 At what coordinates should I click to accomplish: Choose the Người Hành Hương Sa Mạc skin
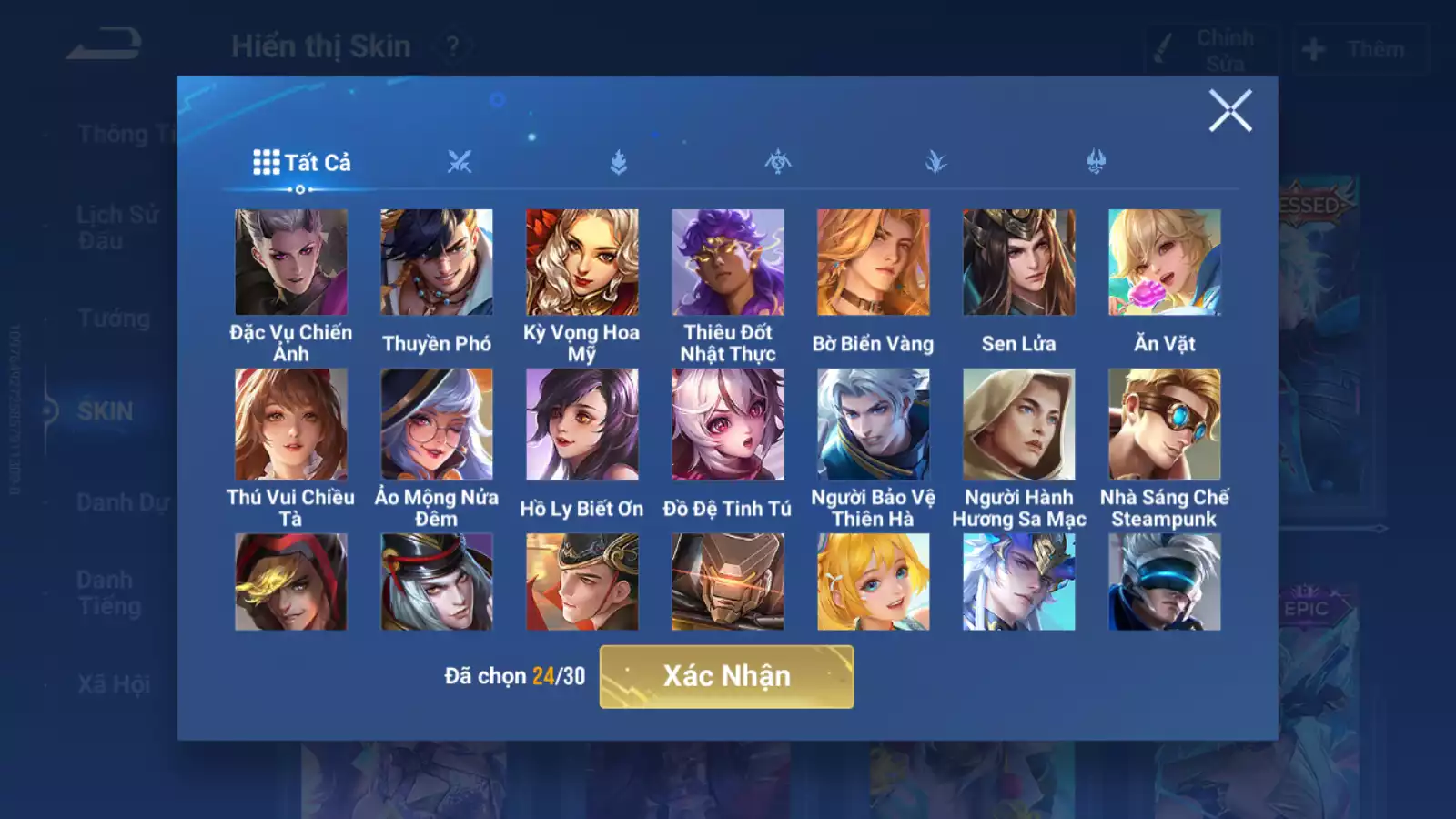click(x=1019, y=424)
